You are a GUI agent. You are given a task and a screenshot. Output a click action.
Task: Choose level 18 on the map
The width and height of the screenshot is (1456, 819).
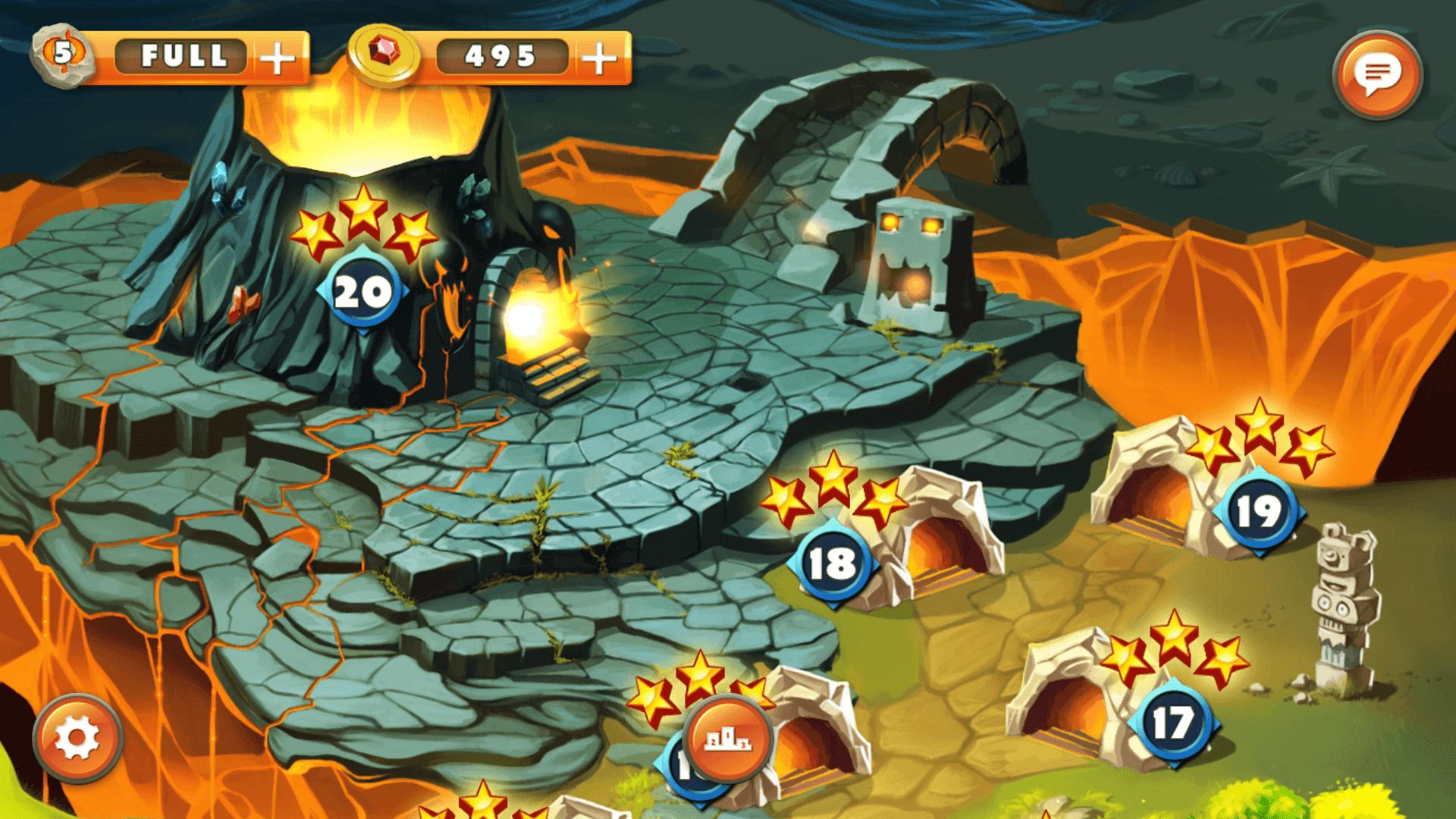click(x=833, y=563)
